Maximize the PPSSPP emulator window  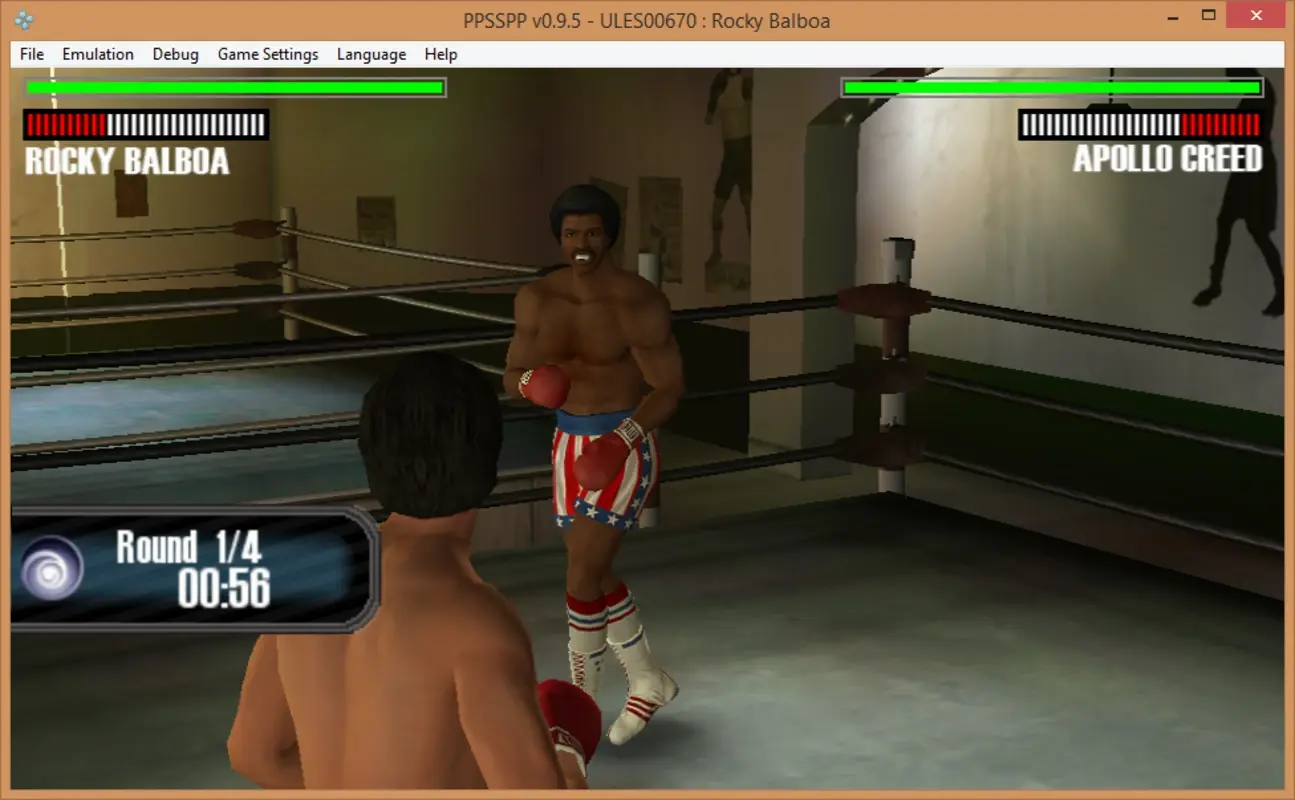pos(1211,16)
